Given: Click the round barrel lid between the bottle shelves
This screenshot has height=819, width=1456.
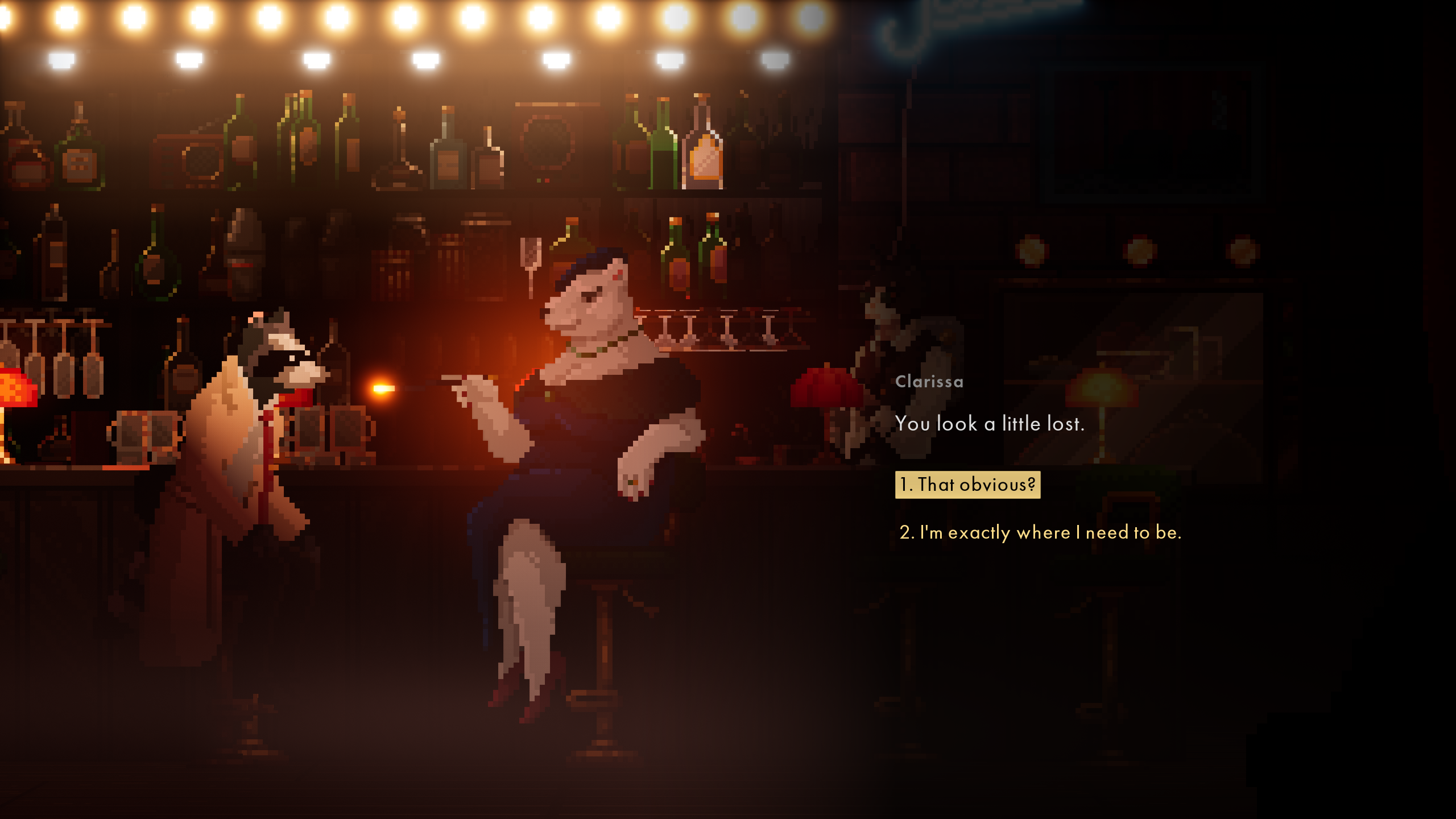Looking at the screenshot, I should tap(547, 142).
